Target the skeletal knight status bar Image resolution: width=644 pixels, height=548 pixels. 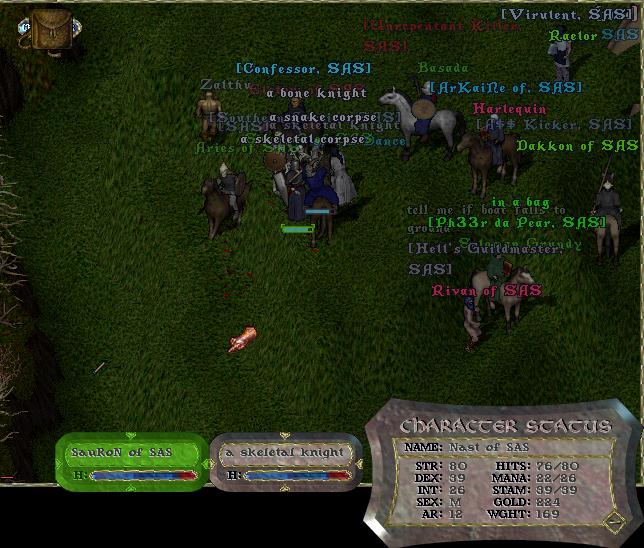[x=284, y=460]
